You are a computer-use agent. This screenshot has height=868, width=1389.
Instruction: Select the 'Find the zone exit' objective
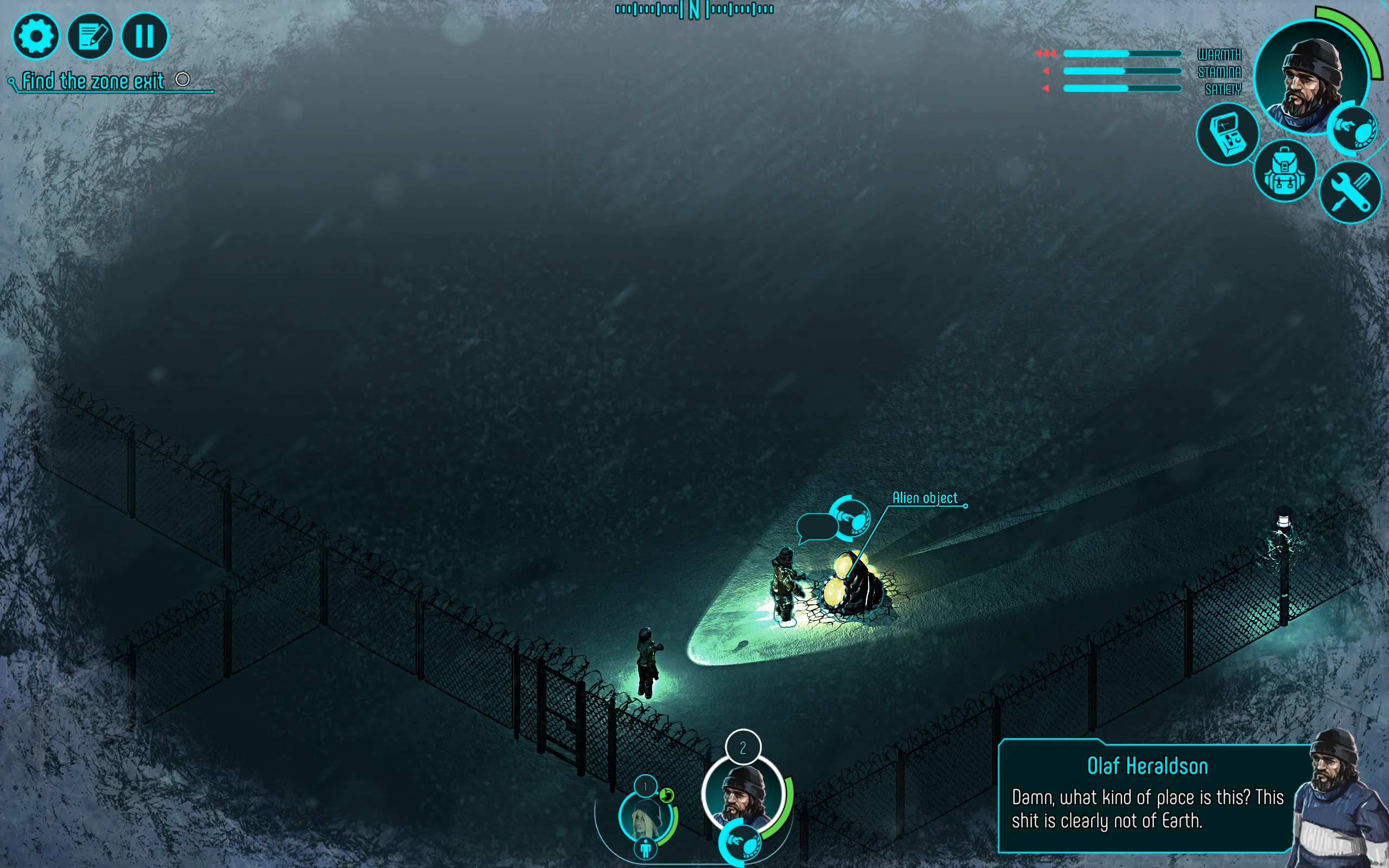point(93,81)
